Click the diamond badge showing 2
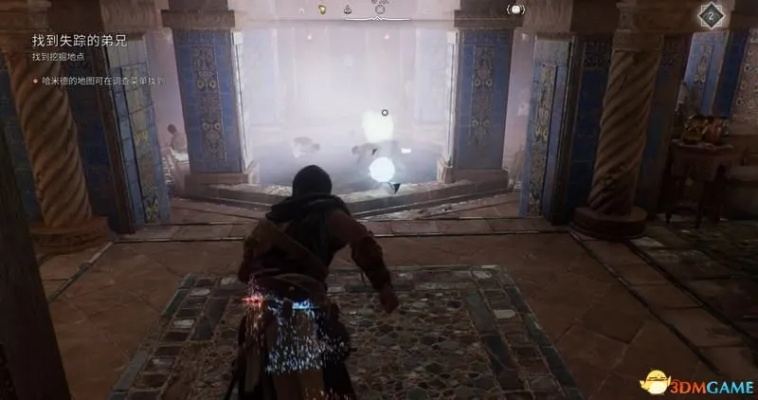 pos(710,14)
